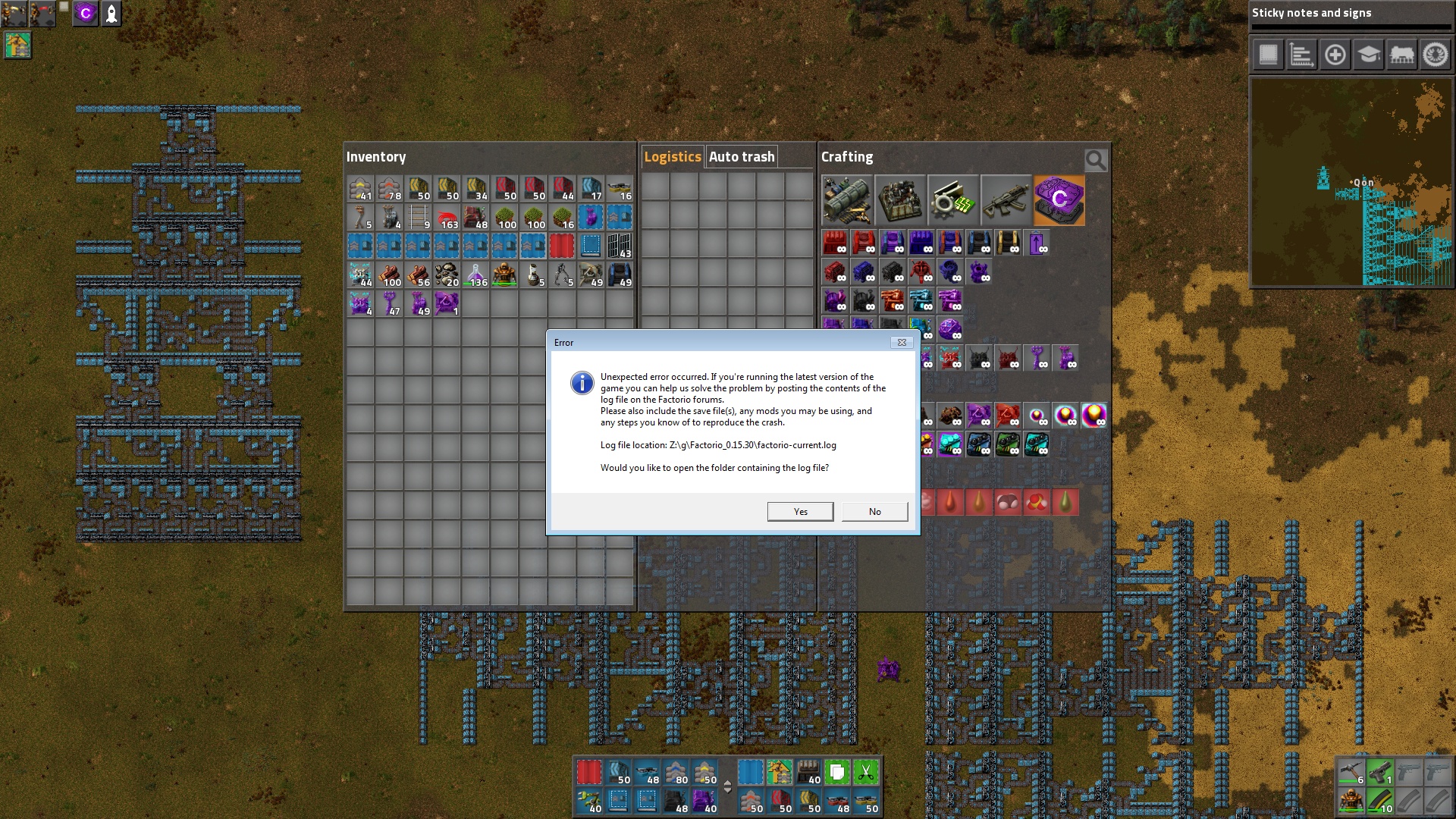Click the train icon in Sticky notes toolbar
The height and width of the screenshot is (819, 1456).
pyautogui.click(x=1402, y=55)
